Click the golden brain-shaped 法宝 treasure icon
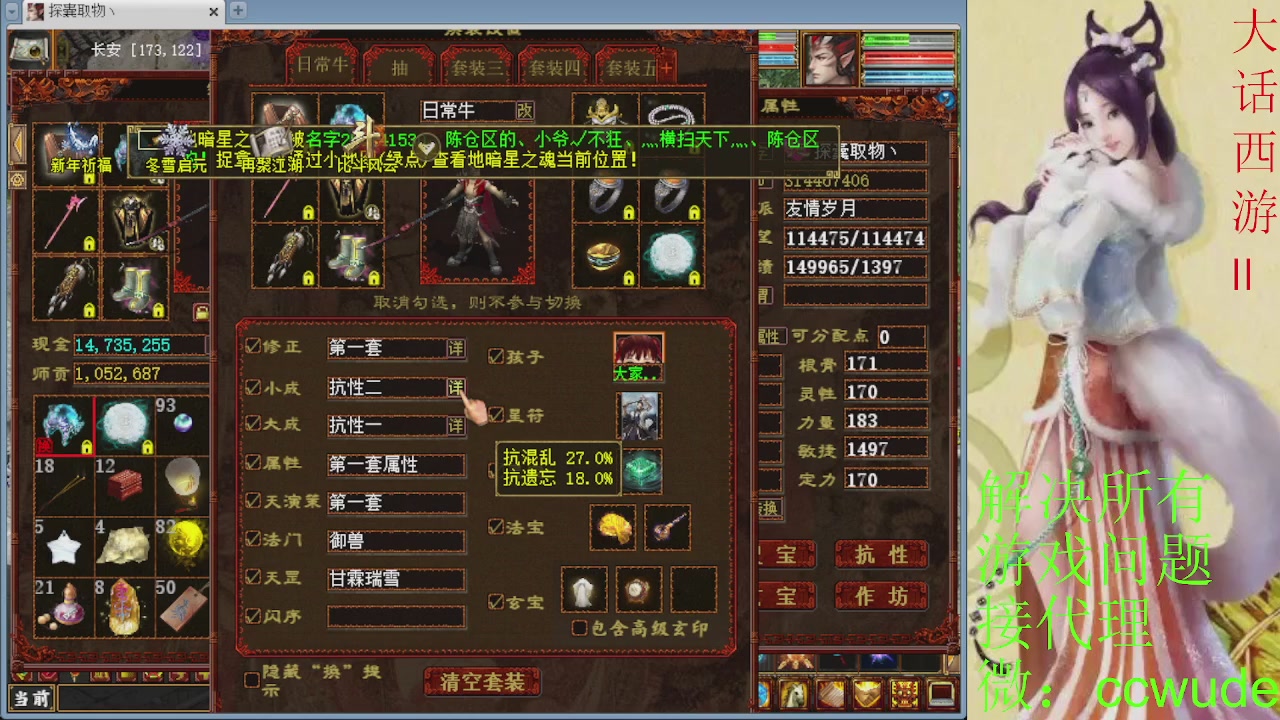The image size is (1280, 720). [613, 527]
